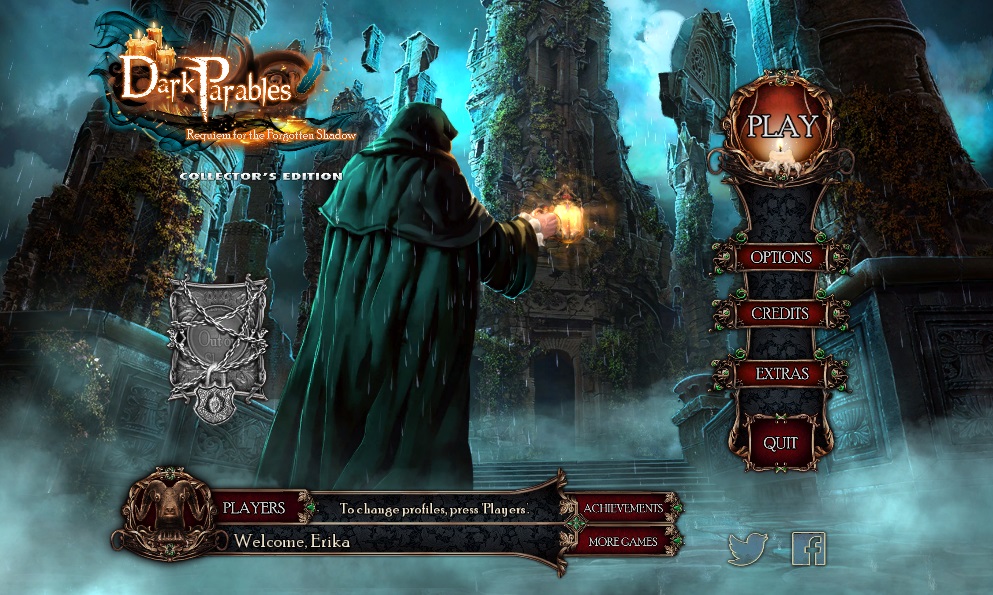The image size is (993, 595).
Task: Visit the Twitter bird link
Action: click(x=747, y=549)
